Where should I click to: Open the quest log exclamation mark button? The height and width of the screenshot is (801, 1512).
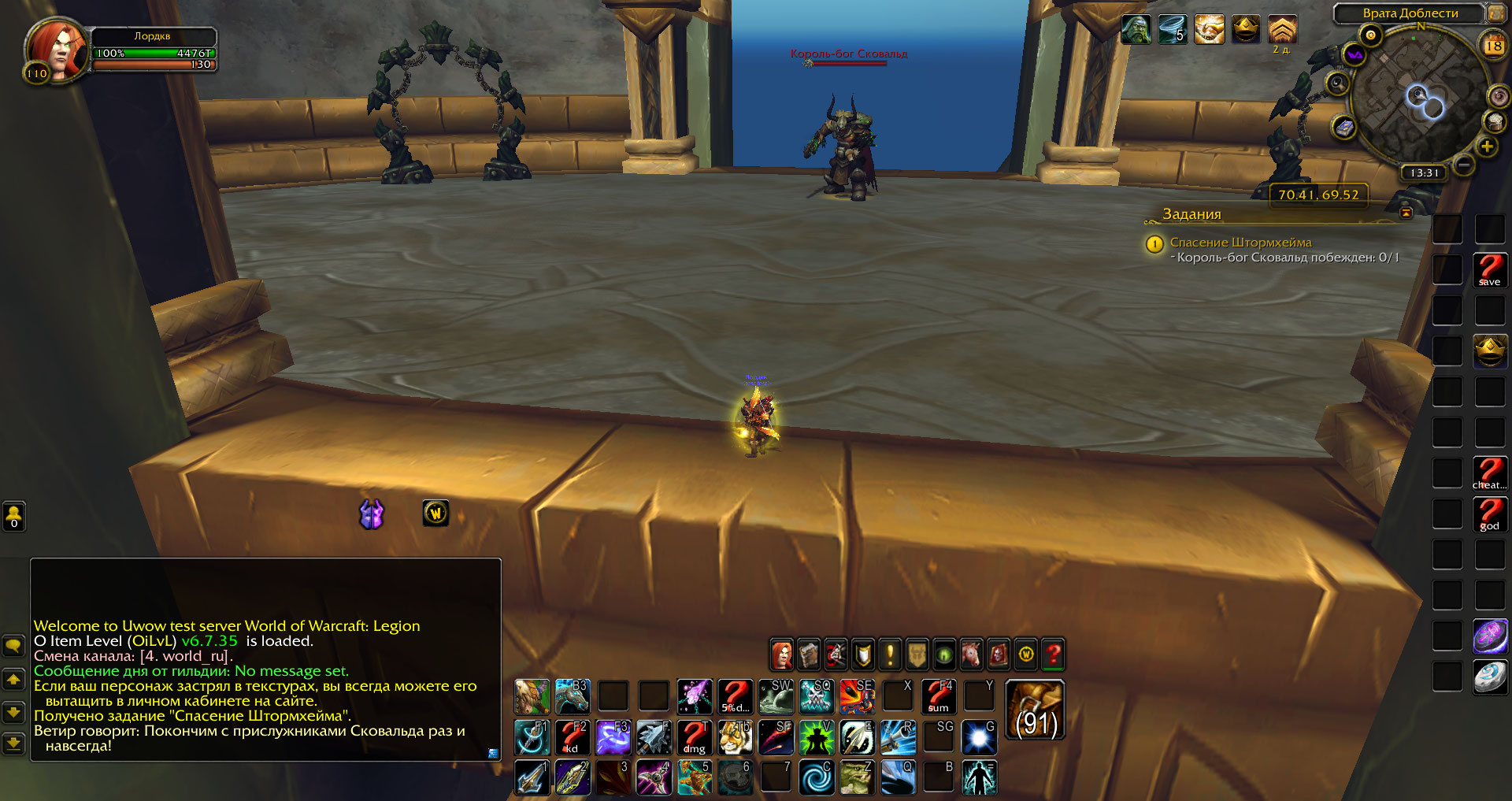[x=890, y=655]
